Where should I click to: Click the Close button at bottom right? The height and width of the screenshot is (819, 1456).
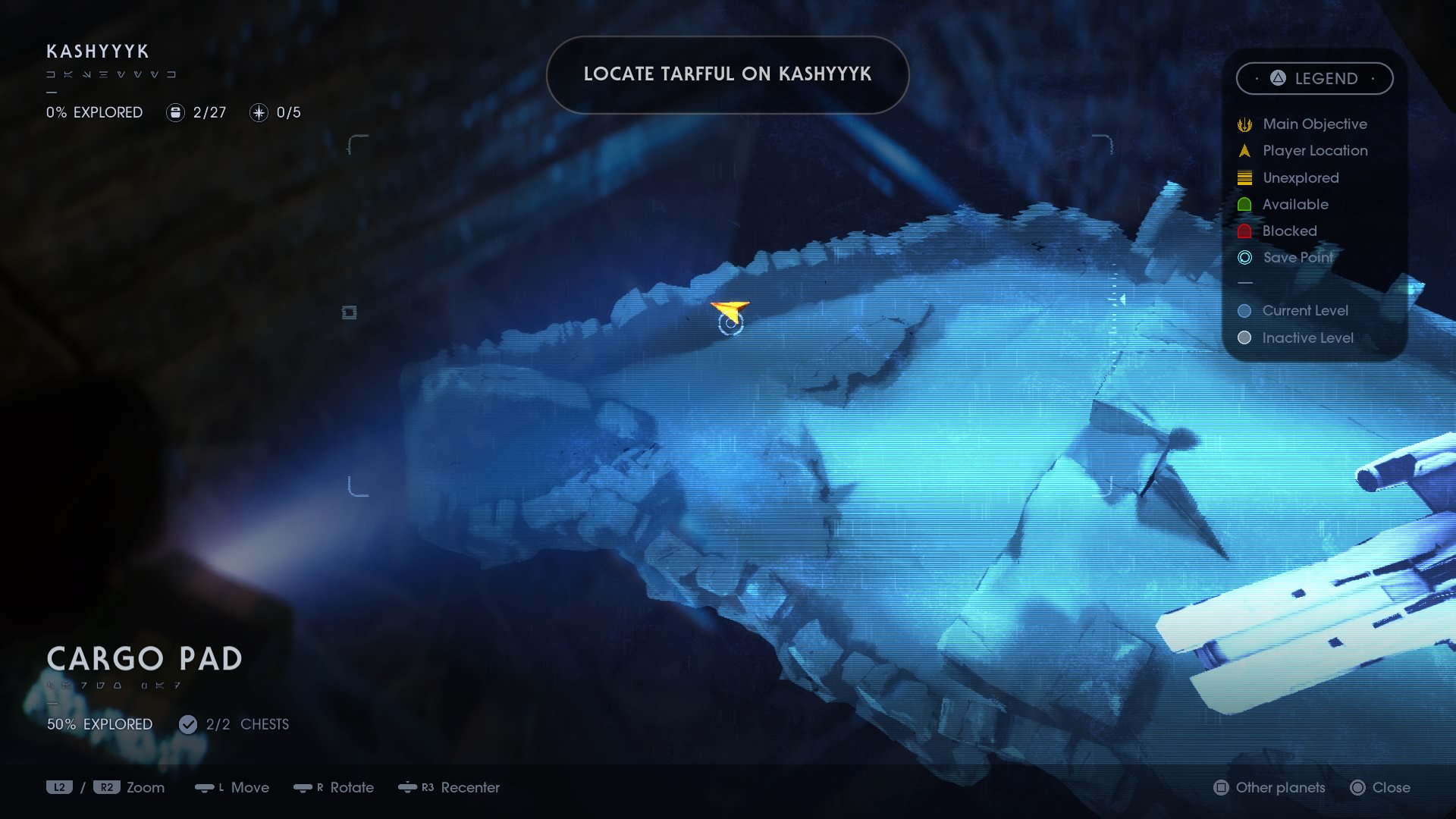pyautogui.click(x=1380, y=788)
